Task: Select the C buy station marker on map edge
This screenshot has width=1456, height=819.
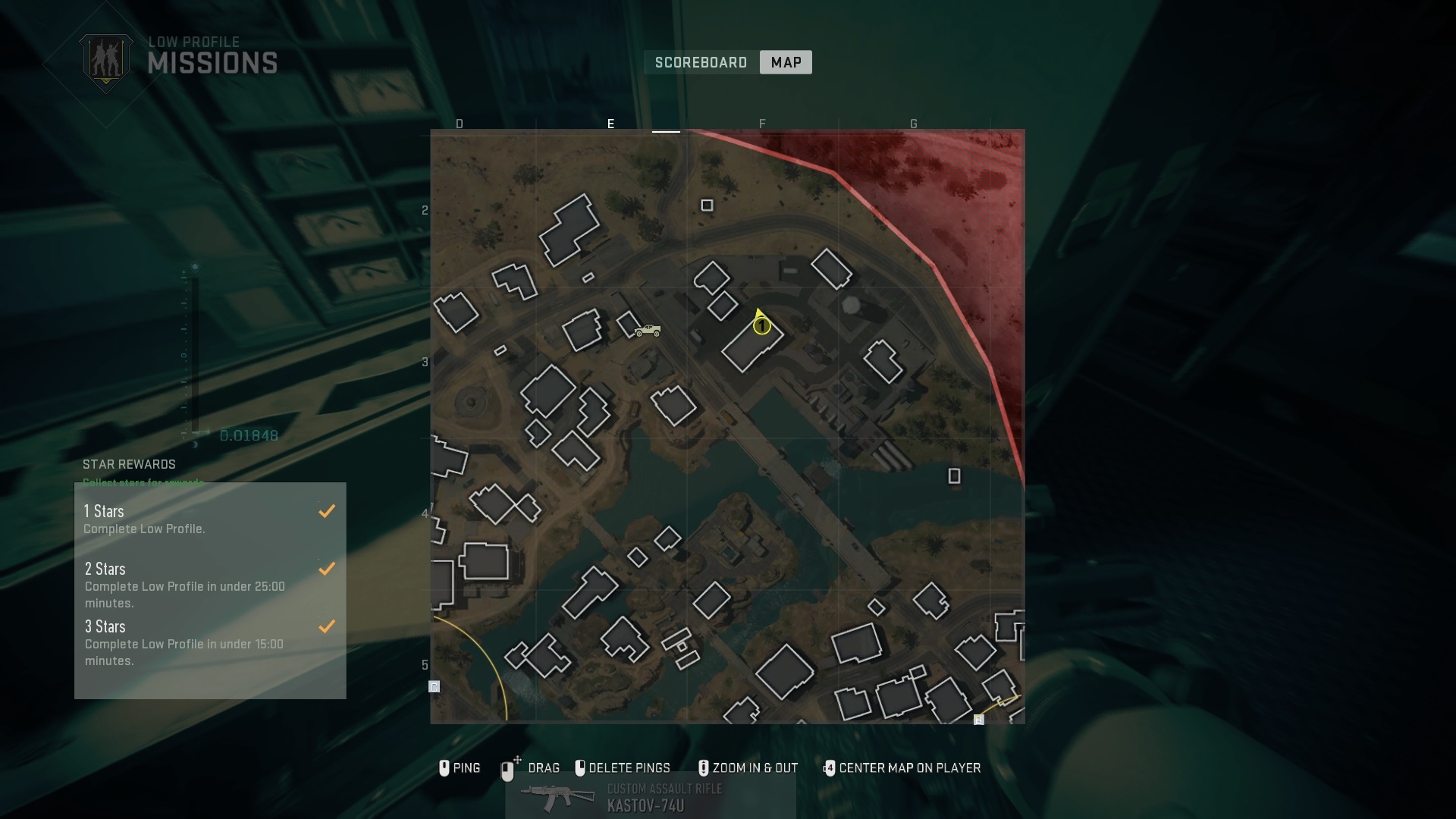Action: tap(435, 687)
